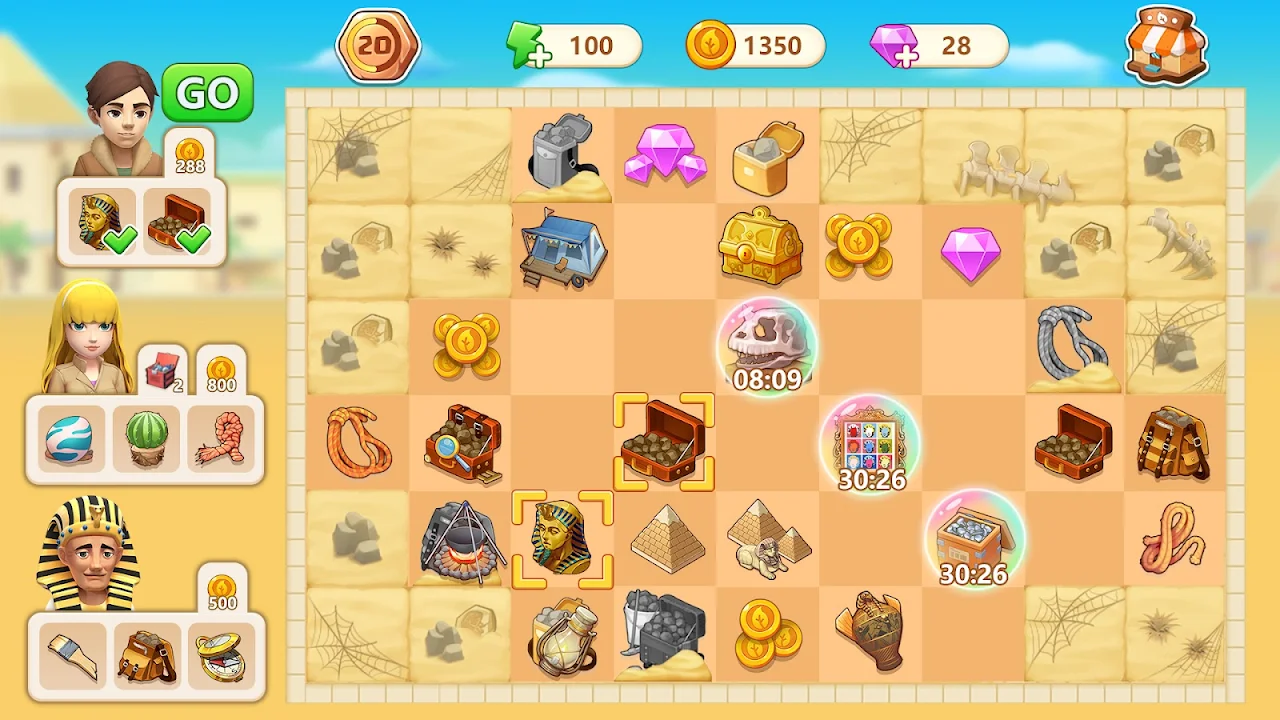1280x720 pixels.
Task: Select the cactus item in the blonde girl's order
Action: (146, 437)
